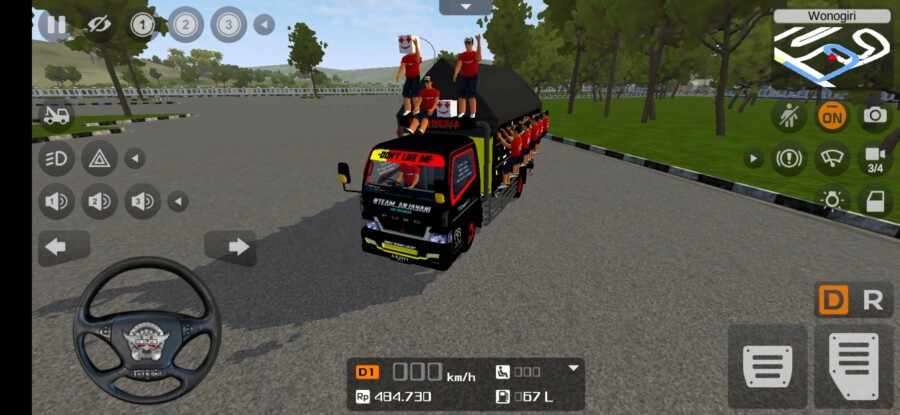The height and width of the screenshot is (415, 900).
Task: Activate the right turn signal
Action: tap(237, 246)
